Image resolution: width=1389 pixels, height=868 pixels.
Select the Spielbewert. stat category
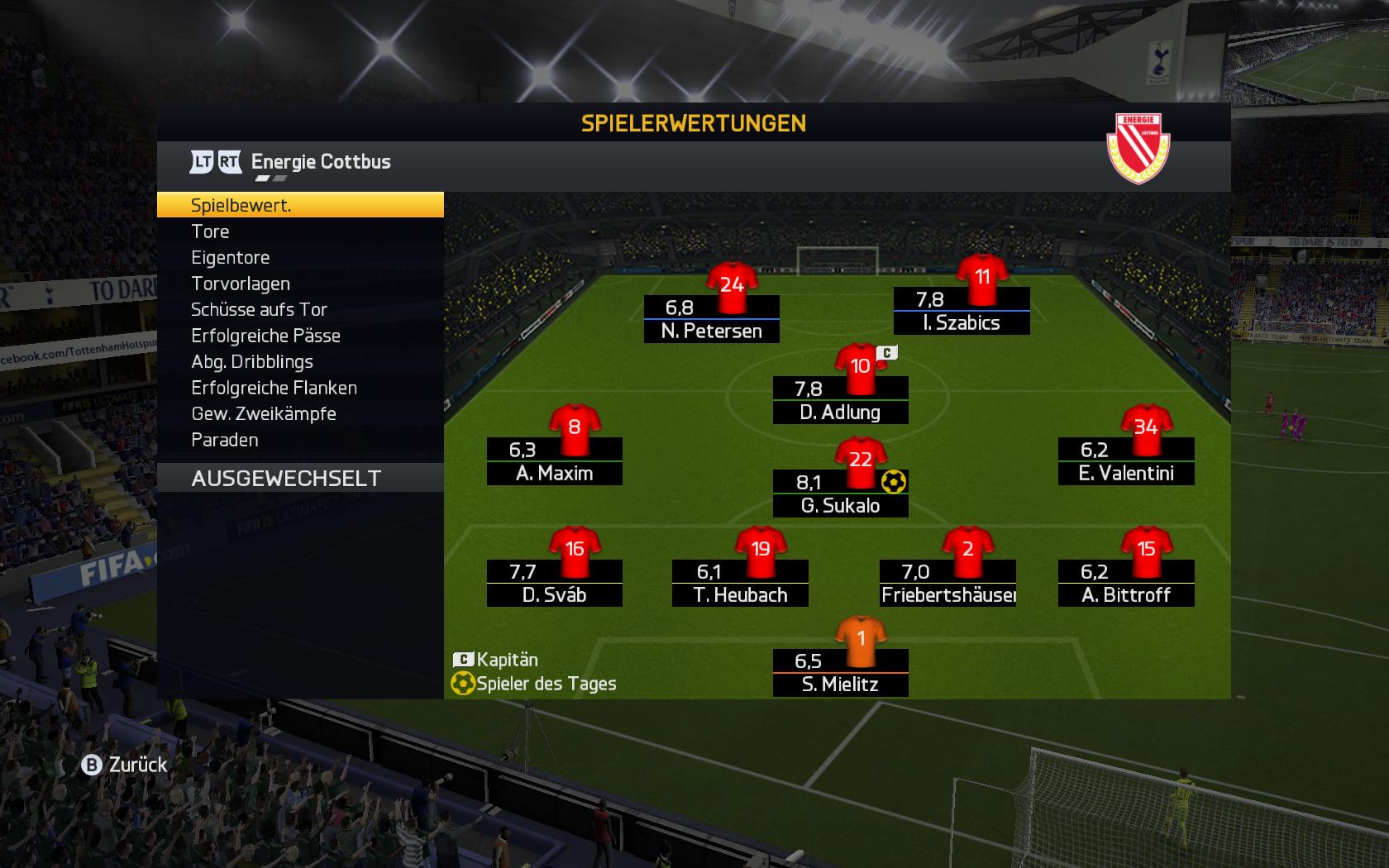point(299,205)
